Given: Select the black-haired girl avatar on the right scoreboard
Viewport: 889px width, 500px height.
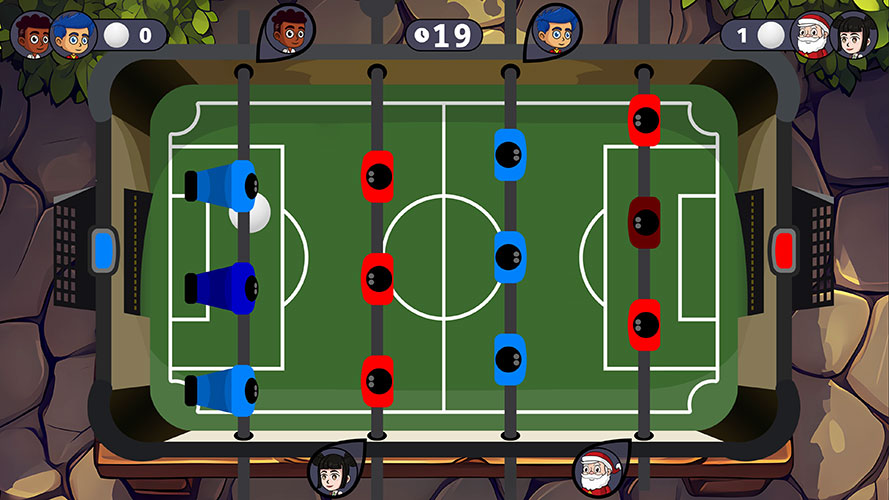Looking at the screenshot, I should [x=856, y=36].
